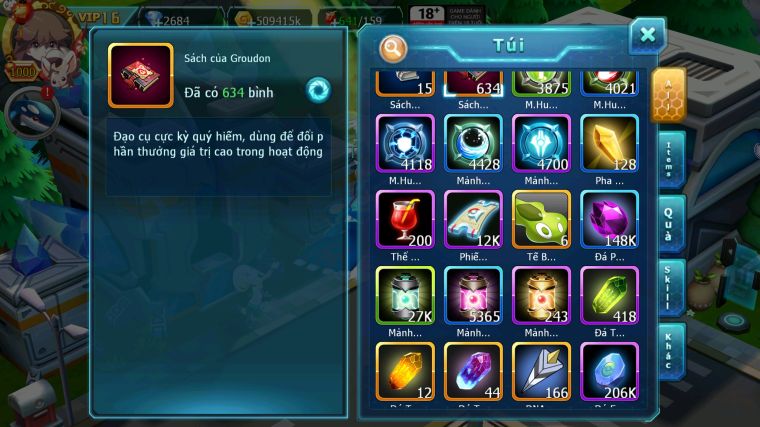Open the player avatar profile
This screenshot has height=427, width=760.
pyautogui.click(x=36, y=40)
